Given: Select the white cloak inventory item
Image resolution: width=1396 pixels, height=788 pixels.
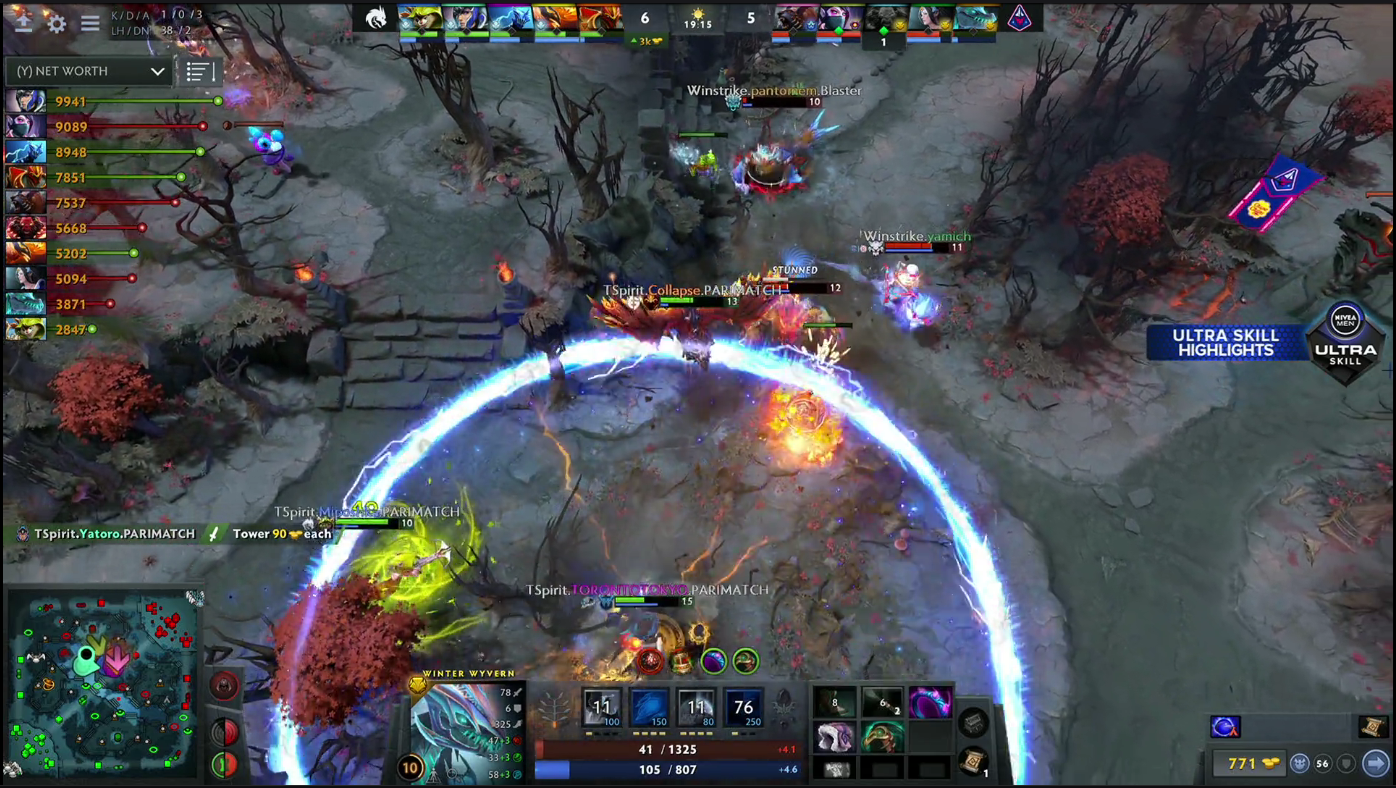Looking at the screenshot, I should (834, 739).
